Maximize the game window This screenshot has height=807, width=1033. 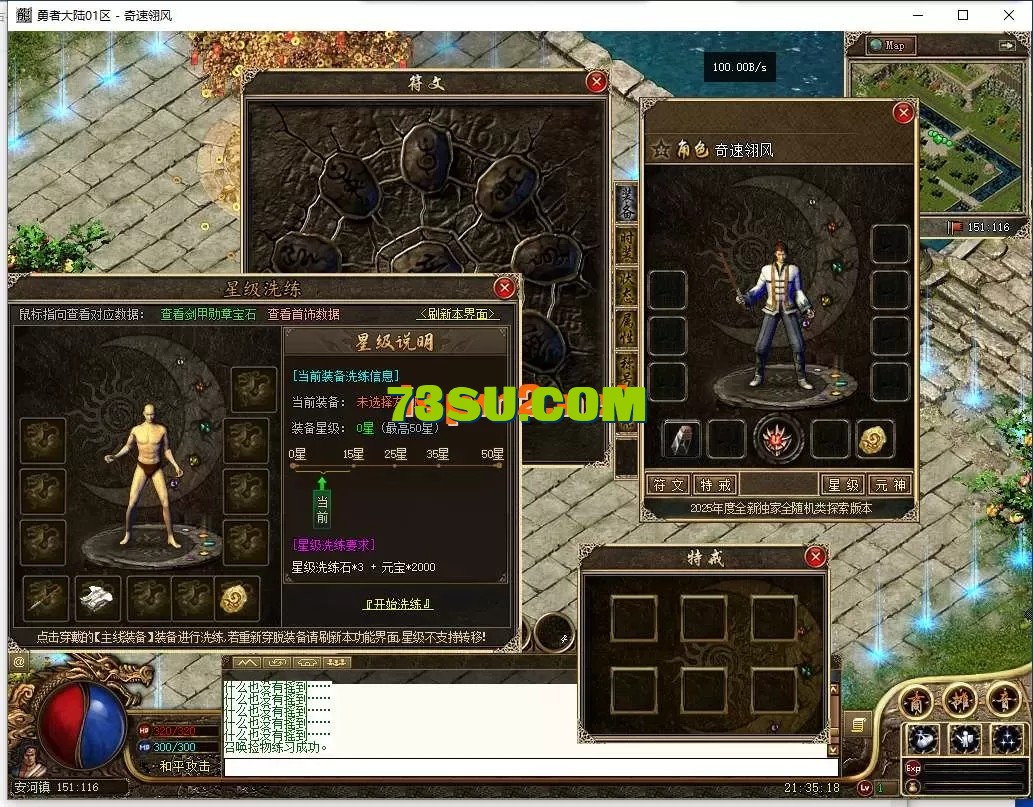point(963,15)
